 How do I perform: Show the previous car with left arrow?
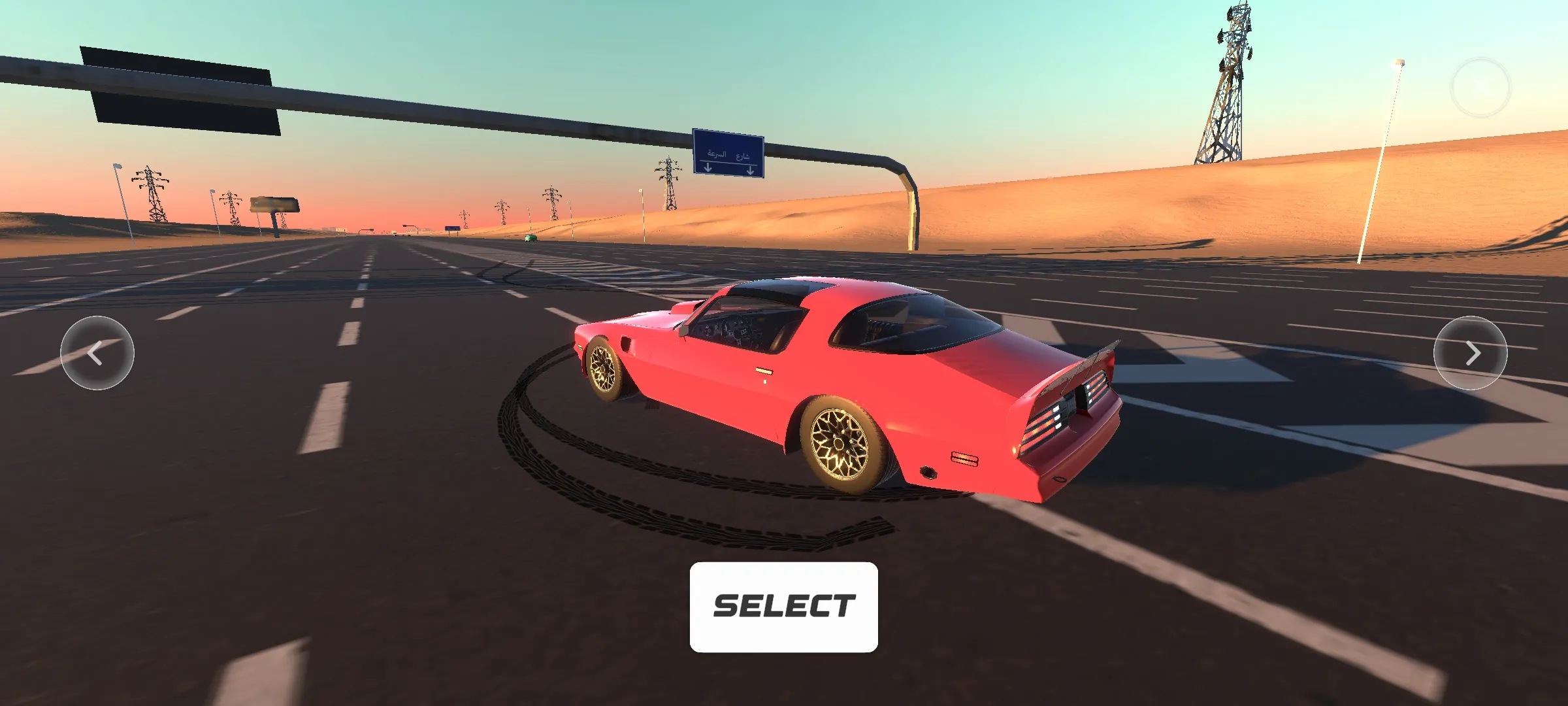[97, 353]
